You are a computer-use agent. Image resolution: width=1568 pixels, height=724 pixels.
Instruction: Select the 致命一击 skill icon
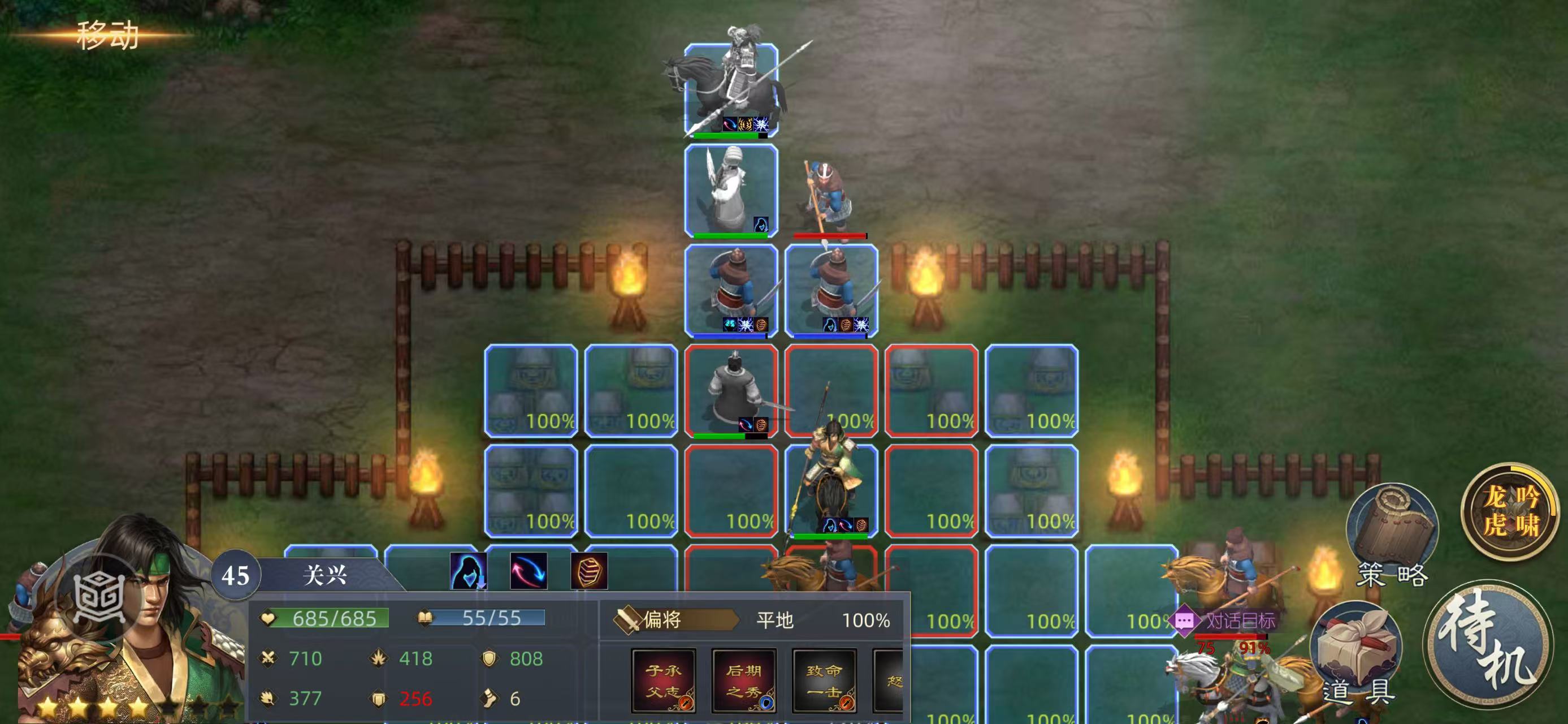(x=824, y=680)
